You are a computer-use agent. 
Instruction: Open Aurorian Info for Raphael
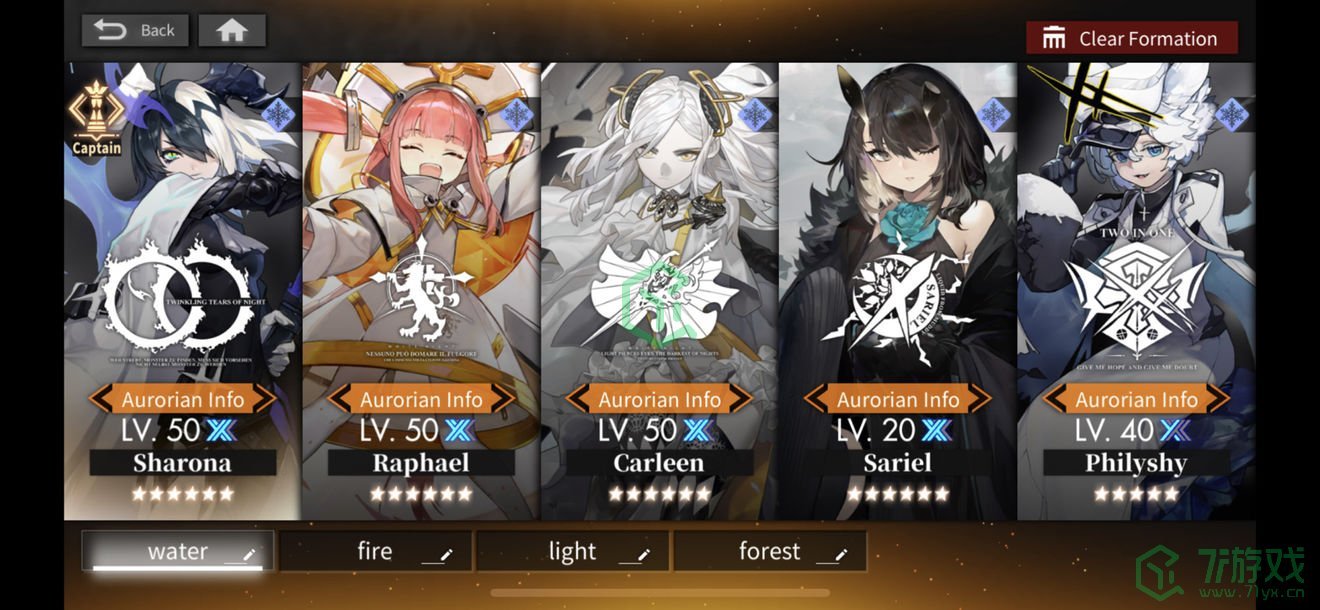[421, 399]
